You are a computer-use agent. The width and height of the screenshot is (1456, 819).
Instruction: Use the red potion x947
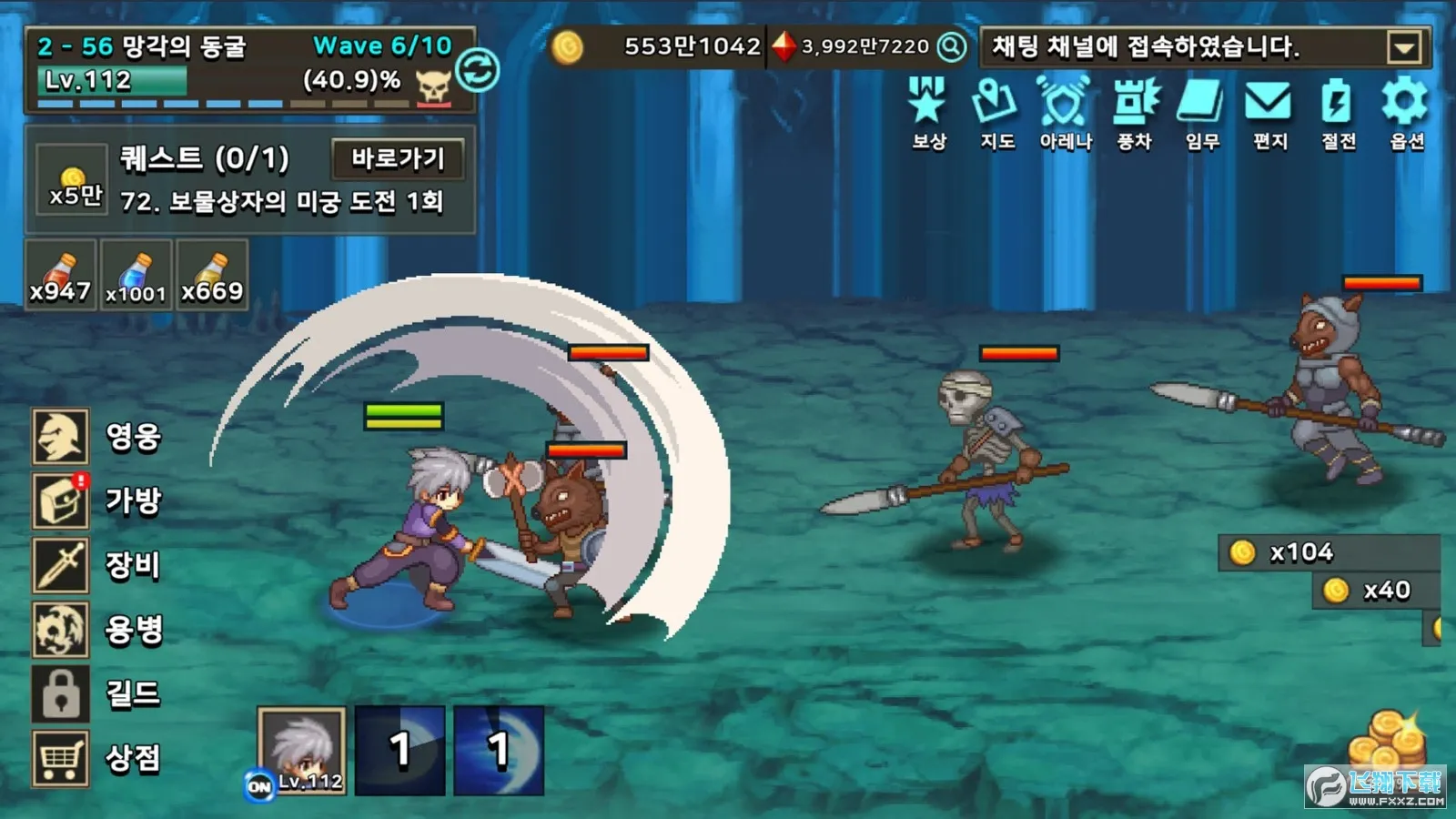pyautogui.click(x=60, y=276)
